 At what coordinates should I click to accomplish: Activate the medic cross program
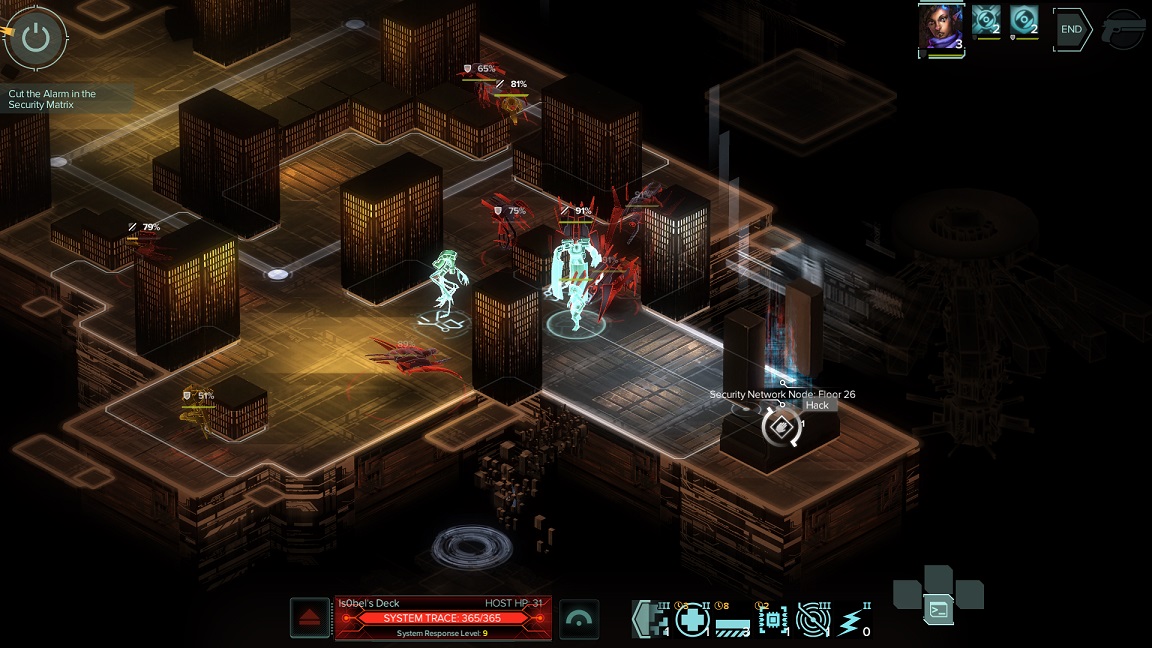point(692,620)
